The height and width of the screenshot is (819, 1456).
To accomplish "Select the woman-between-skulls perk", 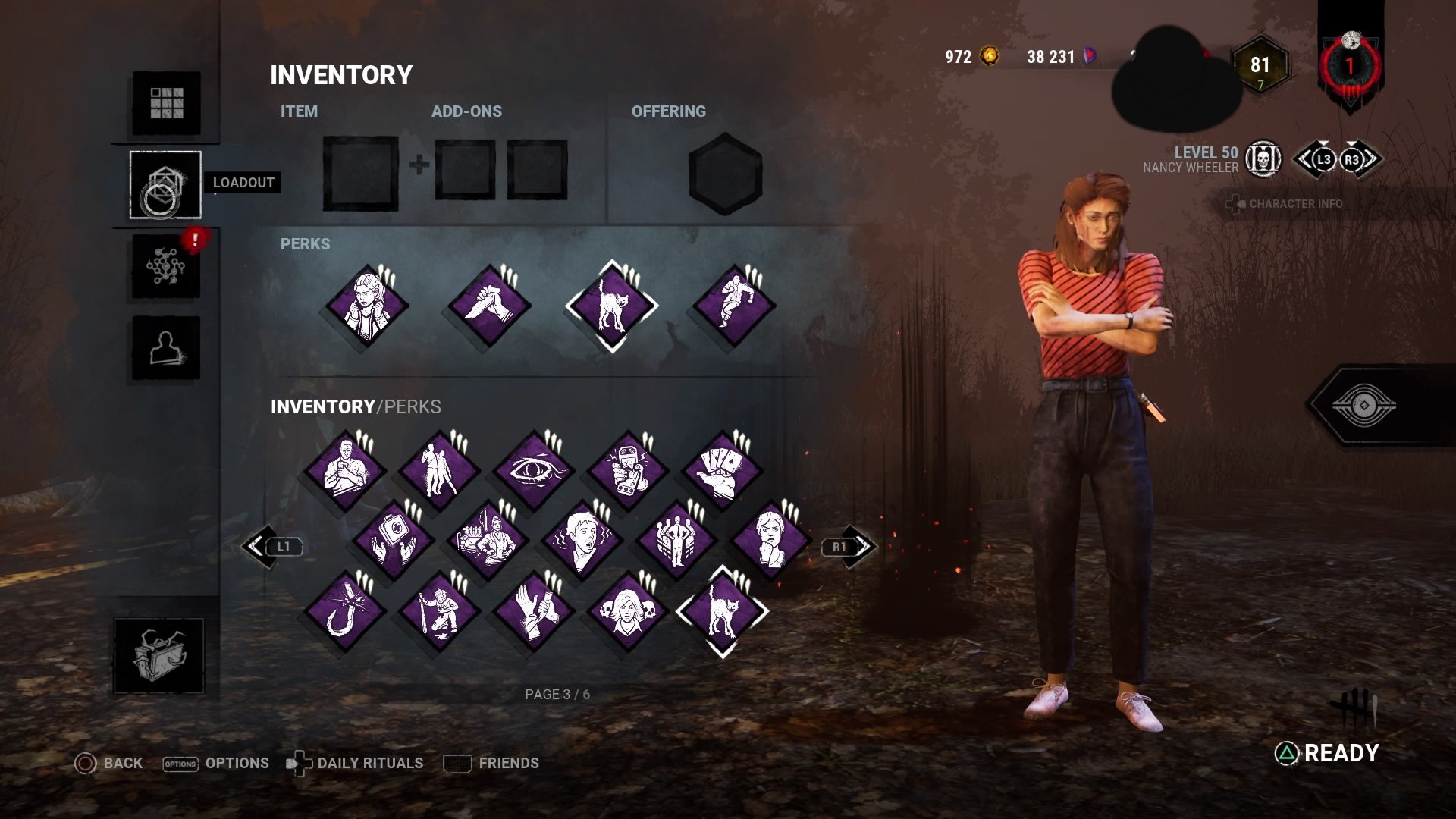I will tap(627, 612).
